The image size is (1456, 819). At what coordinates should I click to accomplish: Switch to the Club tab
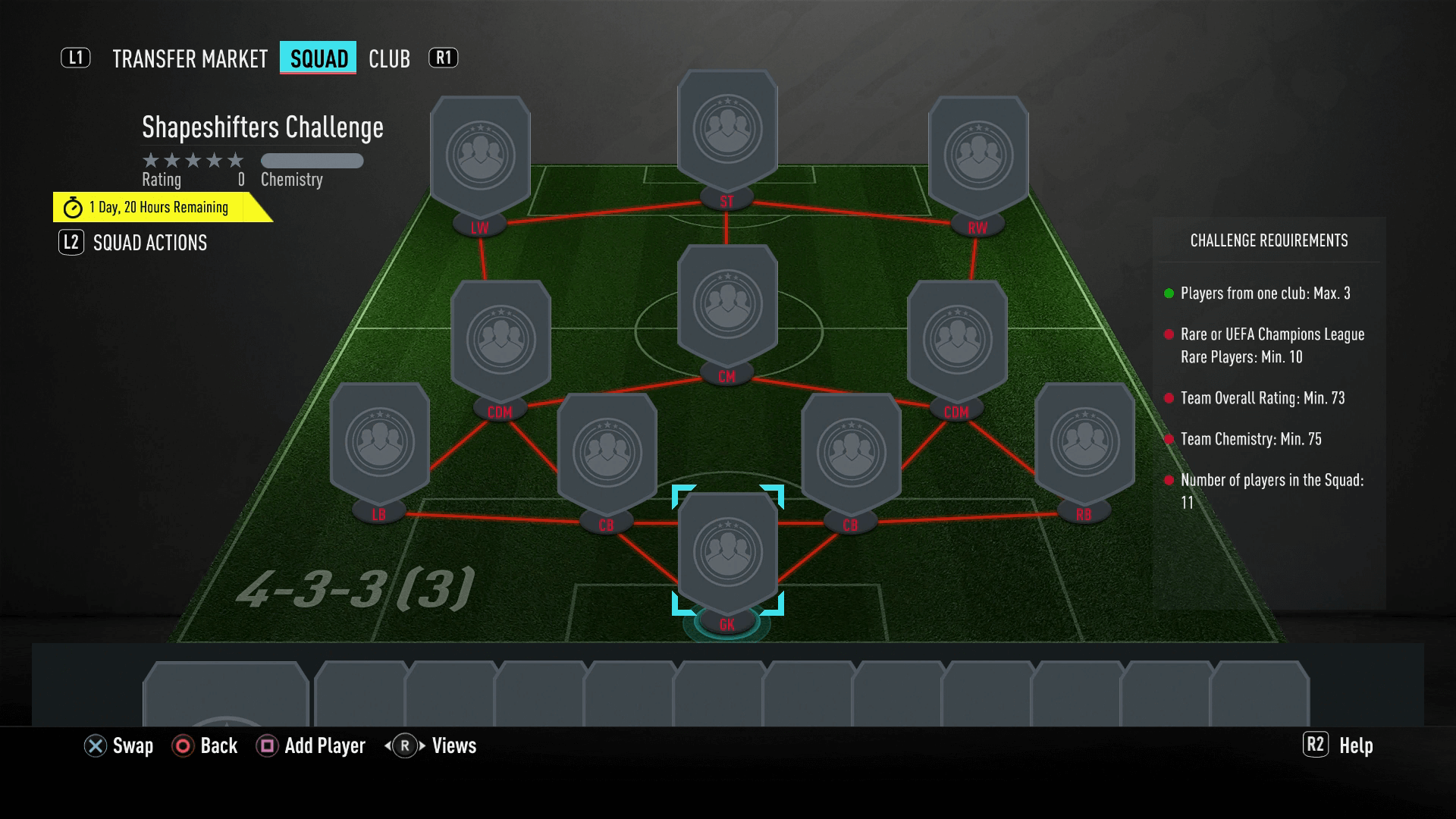point(389,58)
